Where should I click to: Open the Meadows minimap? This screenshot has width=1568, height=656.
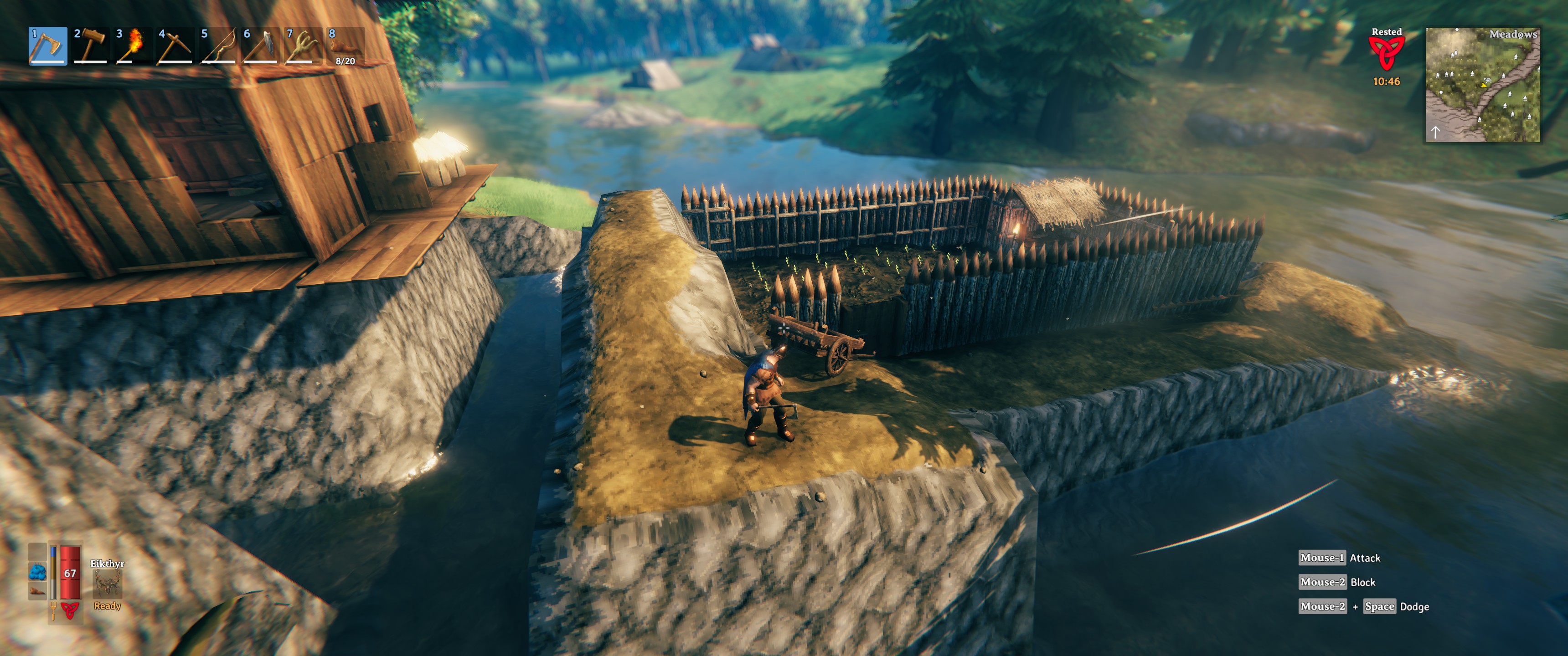point(1483,85)
